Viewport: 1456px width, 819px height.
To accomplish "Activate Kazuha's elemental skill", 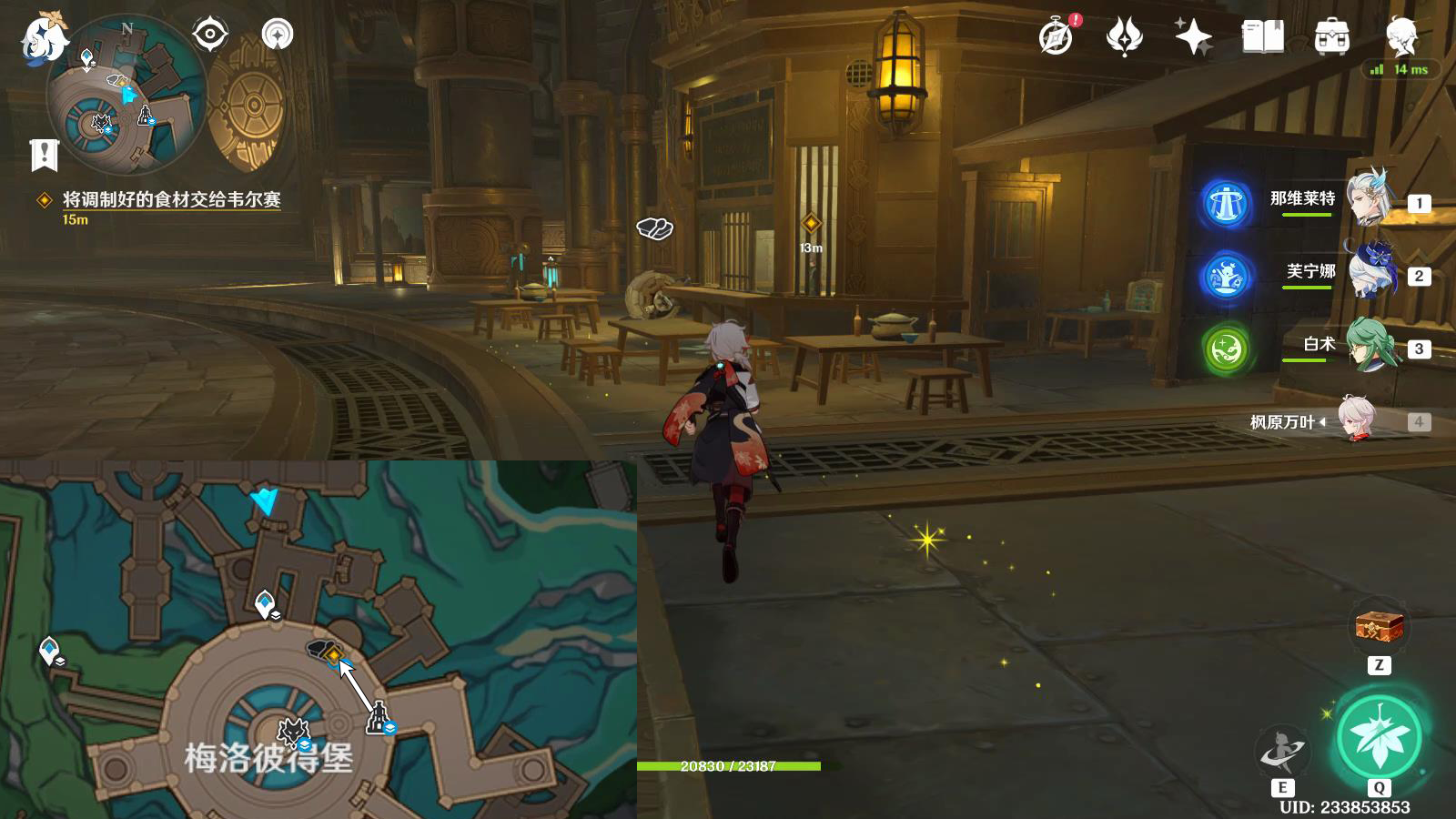I will [x=1282, y=752].
